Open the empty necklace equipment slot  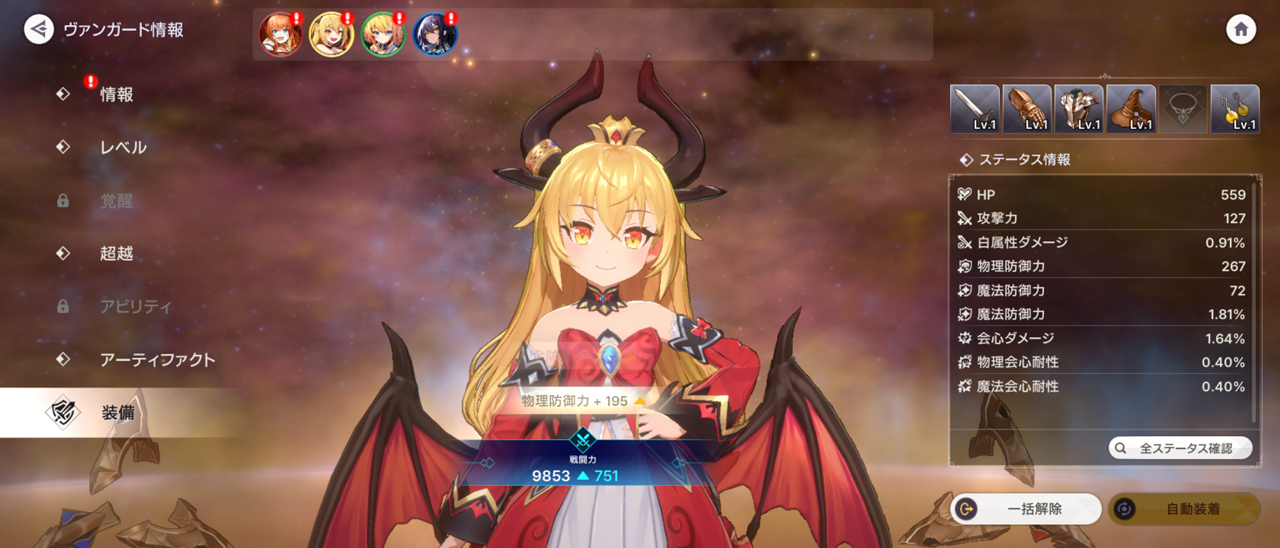tap(1182, 109)
